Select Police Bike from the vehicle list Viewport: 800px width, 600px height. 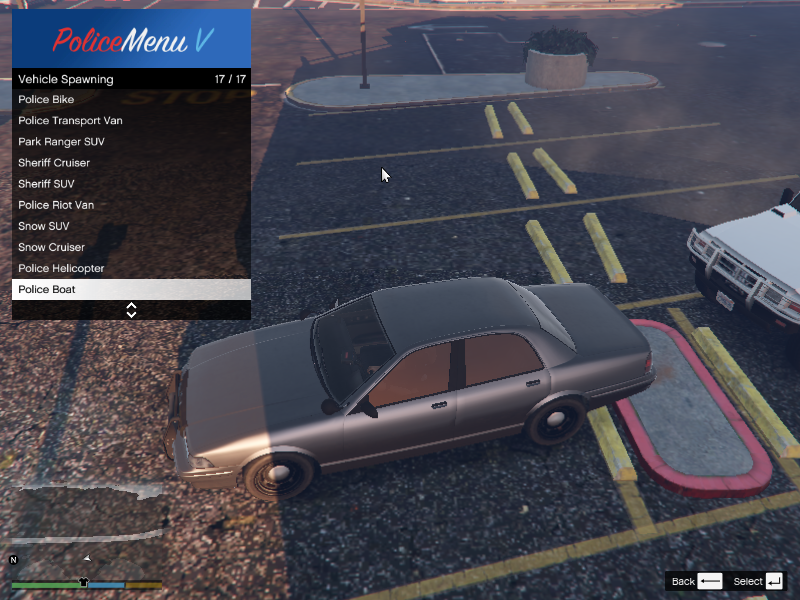[x=130, y=100]
